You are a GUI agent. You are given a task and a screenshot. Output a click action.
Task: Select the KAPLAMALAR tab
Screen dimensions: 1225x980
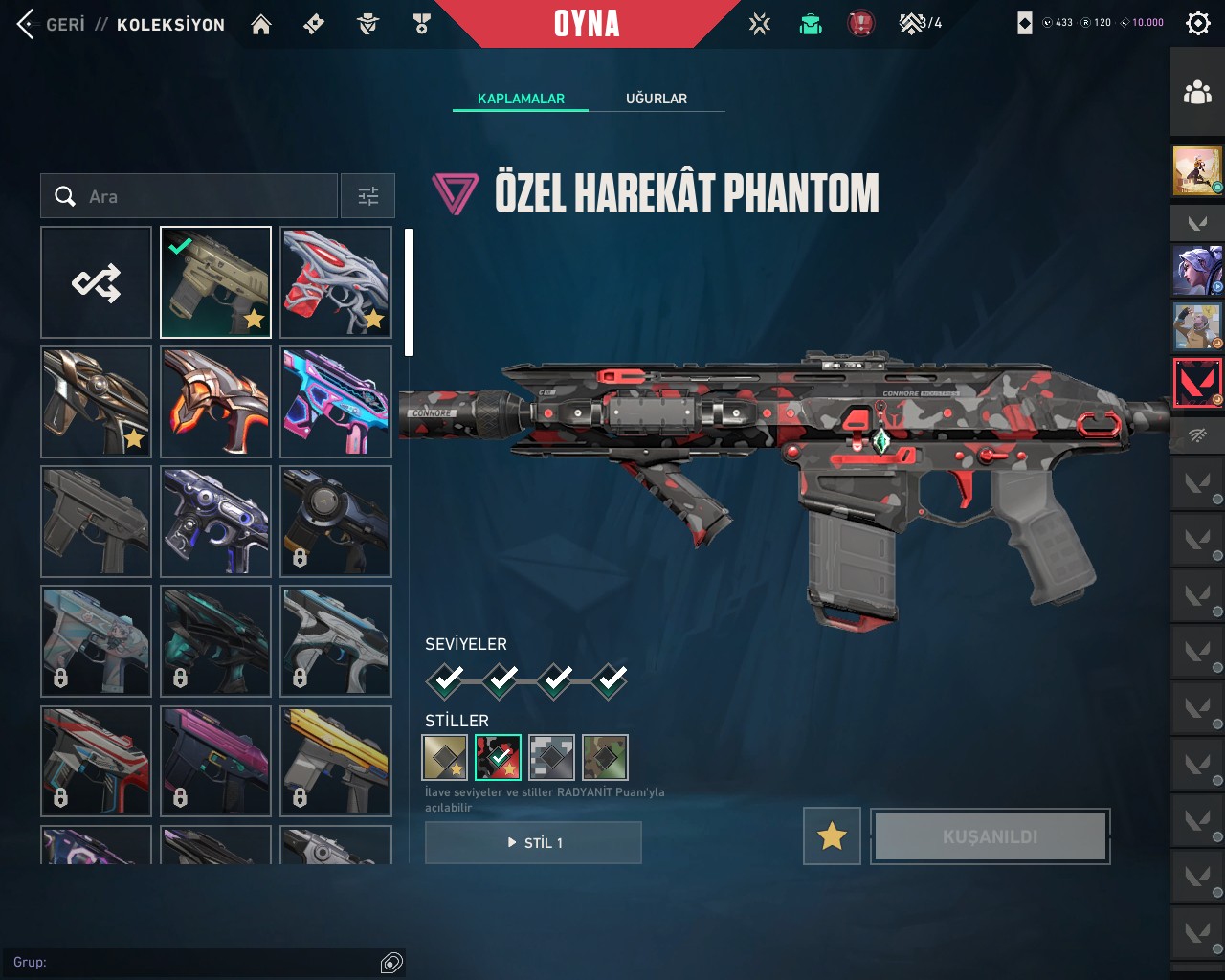521,99
